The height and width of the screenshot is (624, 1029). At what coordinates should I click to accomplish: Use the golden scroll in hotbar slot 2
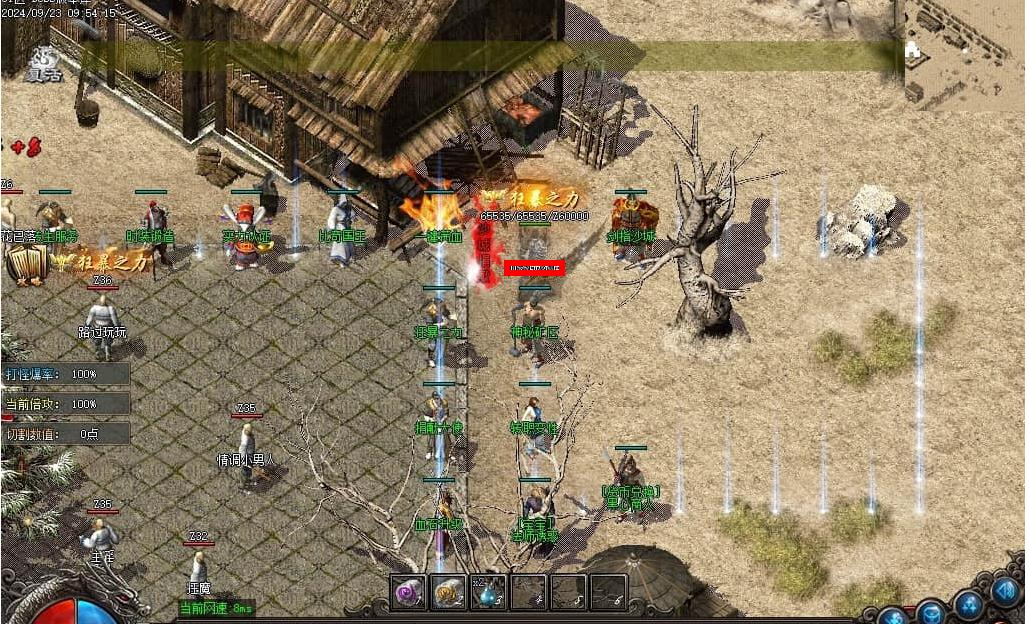point(448,592)
